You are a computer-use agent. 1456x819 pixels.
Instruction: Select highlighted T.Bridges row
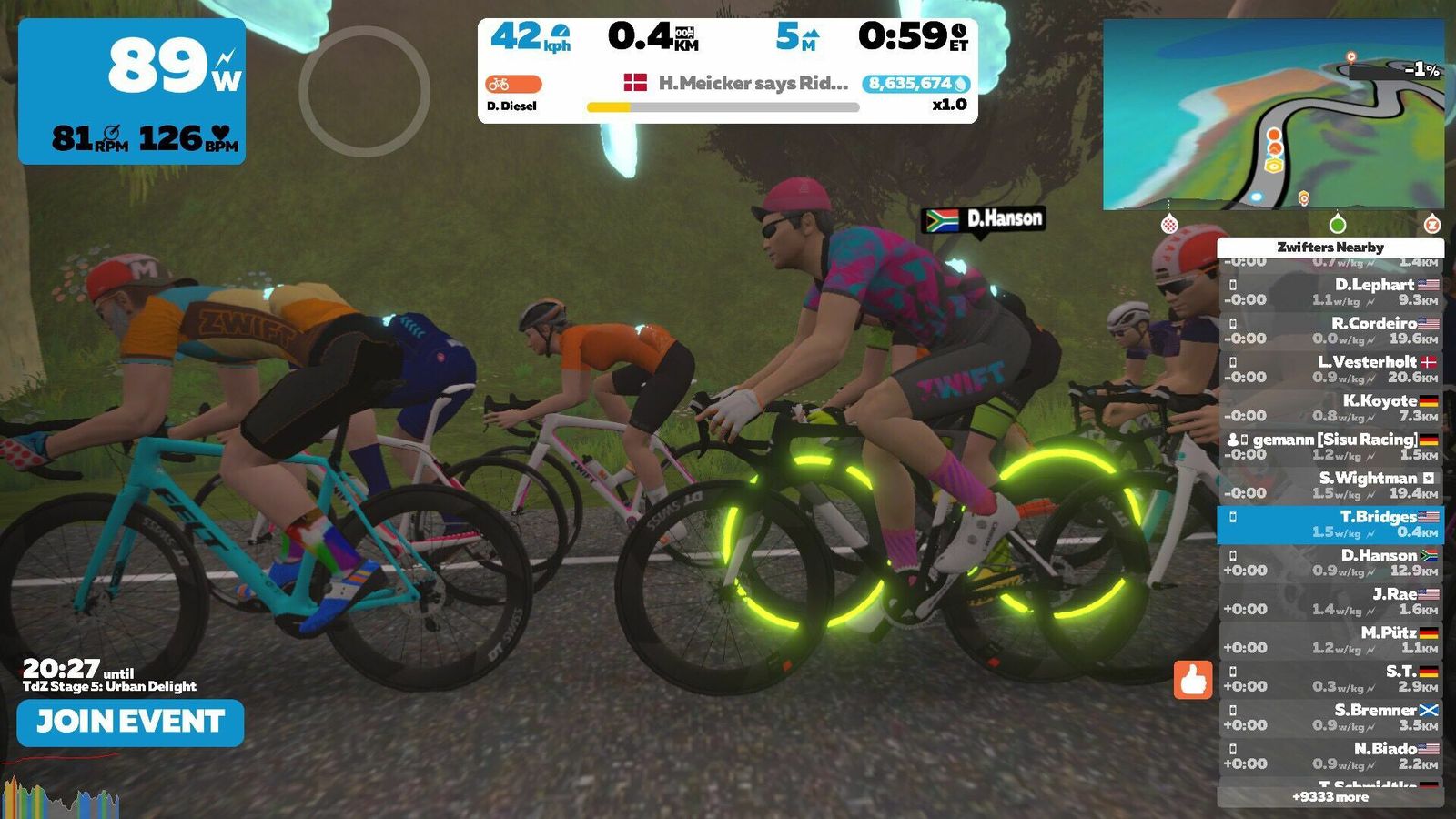point(1330,524)
